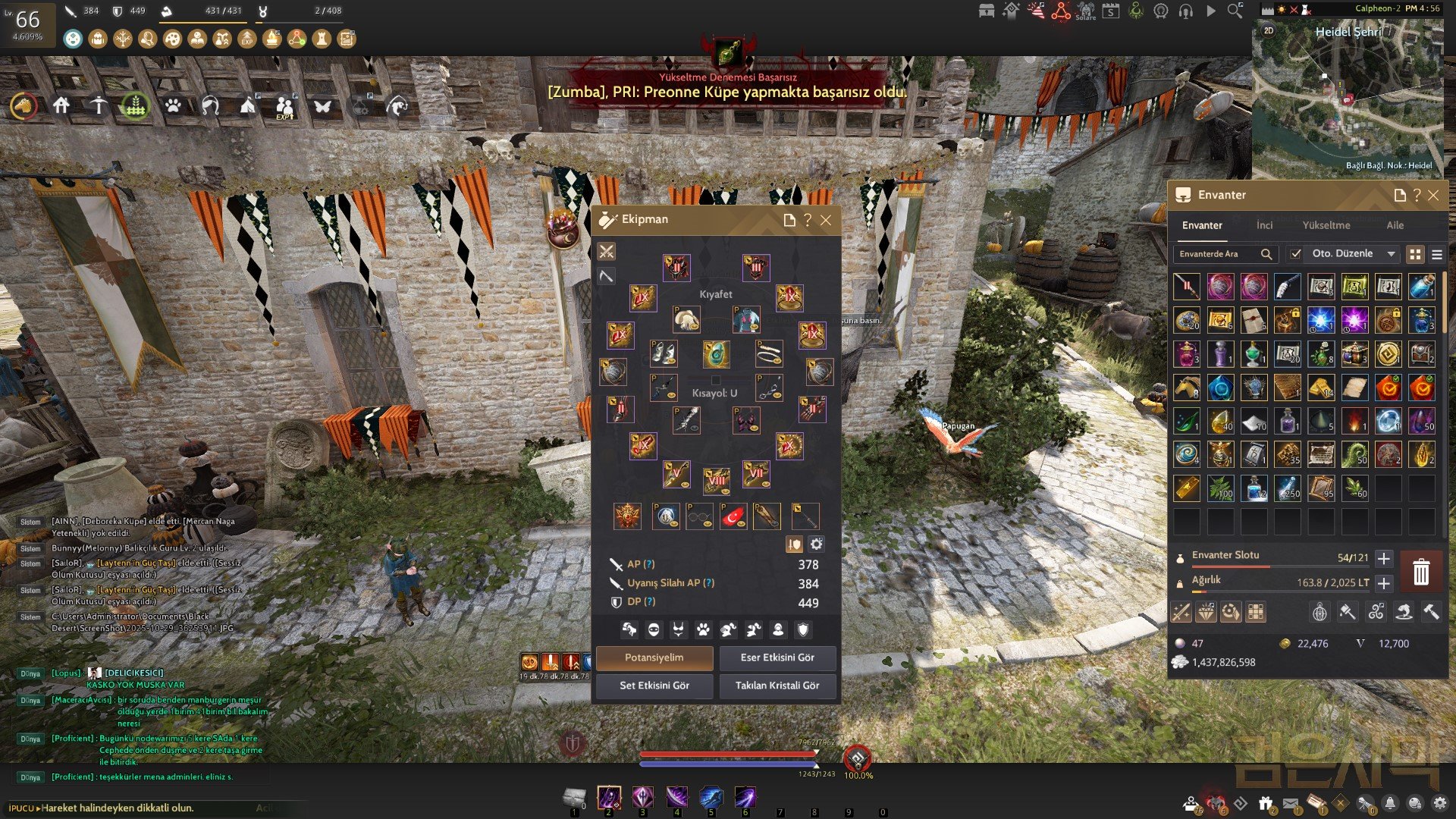
Task: Expand Envanter Slotu with the plus button
Action: (1383, 559)
